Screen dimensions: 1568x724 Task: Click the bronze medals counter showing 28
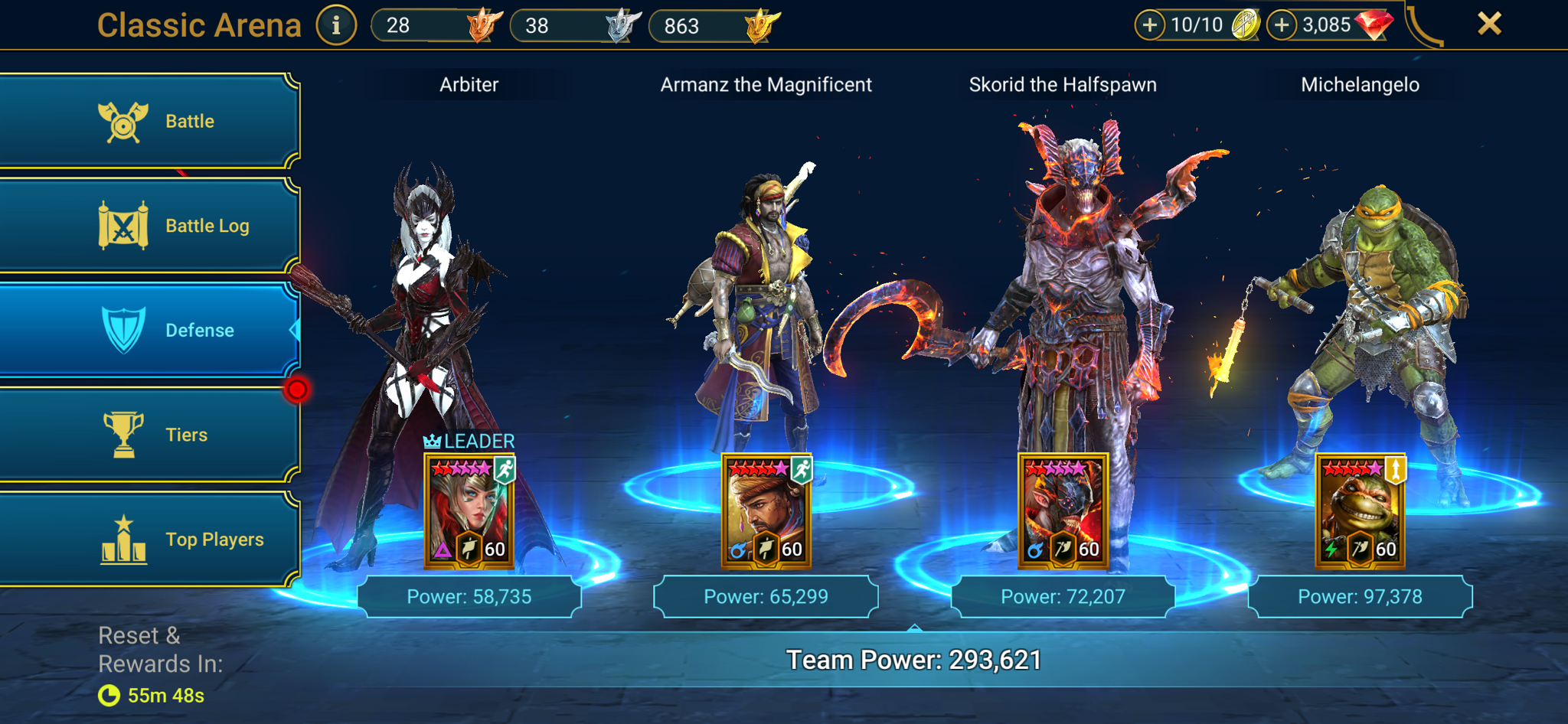pos(436,27)
